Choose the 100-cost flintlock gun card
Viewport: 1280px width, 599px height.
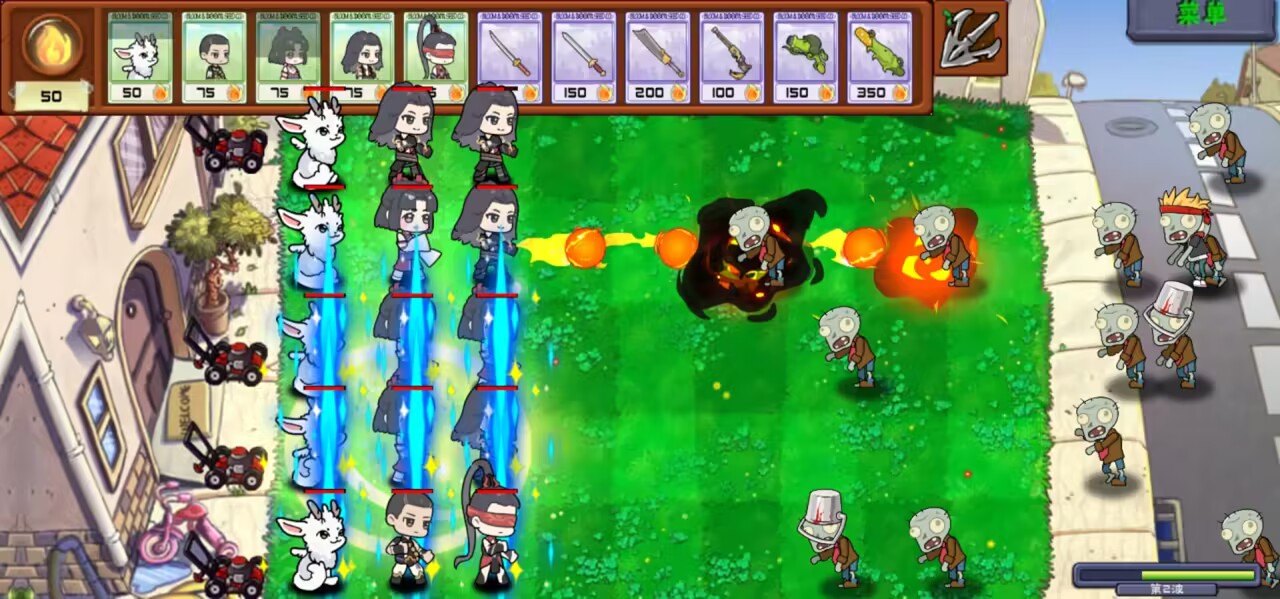(x=732, y=57)
